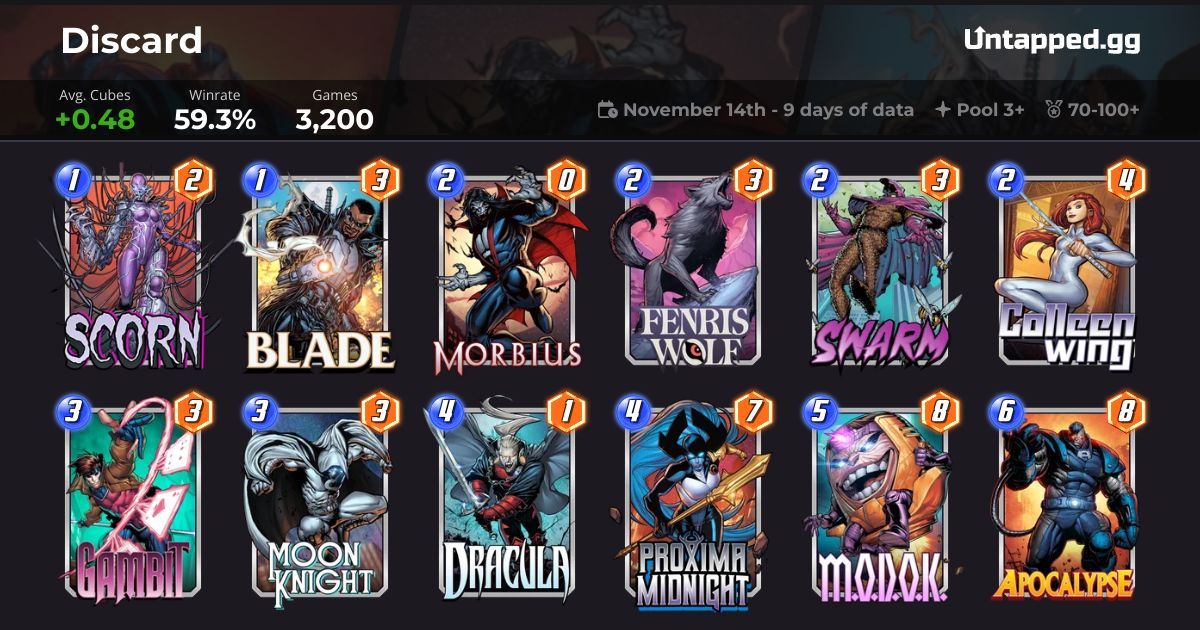
Task: Select the Gambit card
Action: 132,500
